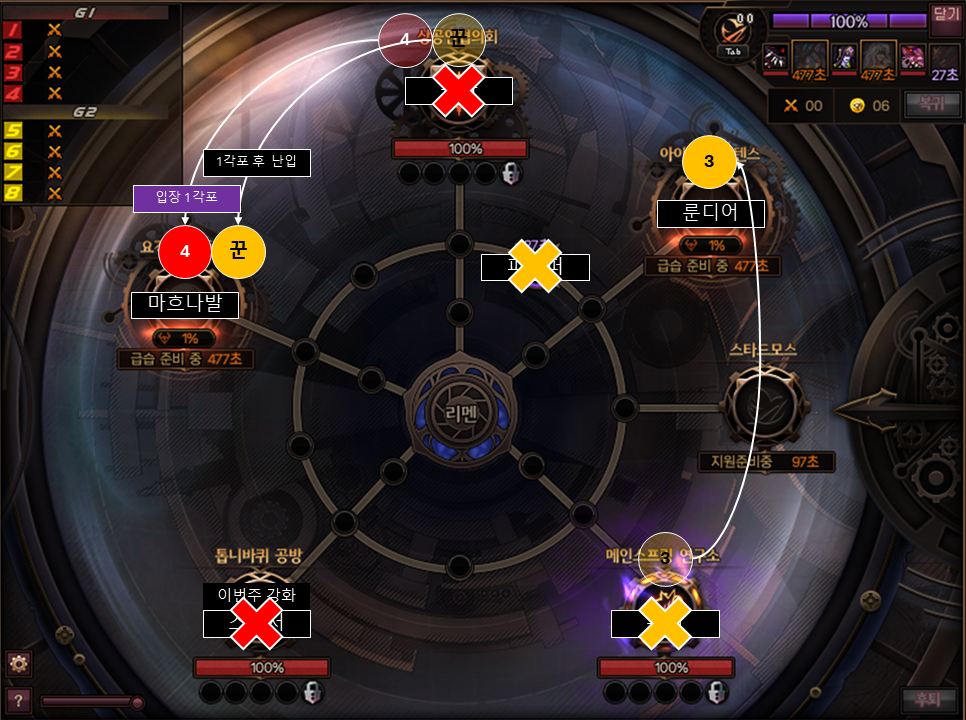The width and height of the screenshot is (966, 720).
Task: Select the boss portrait with 27초 timer
Action: 944,58
